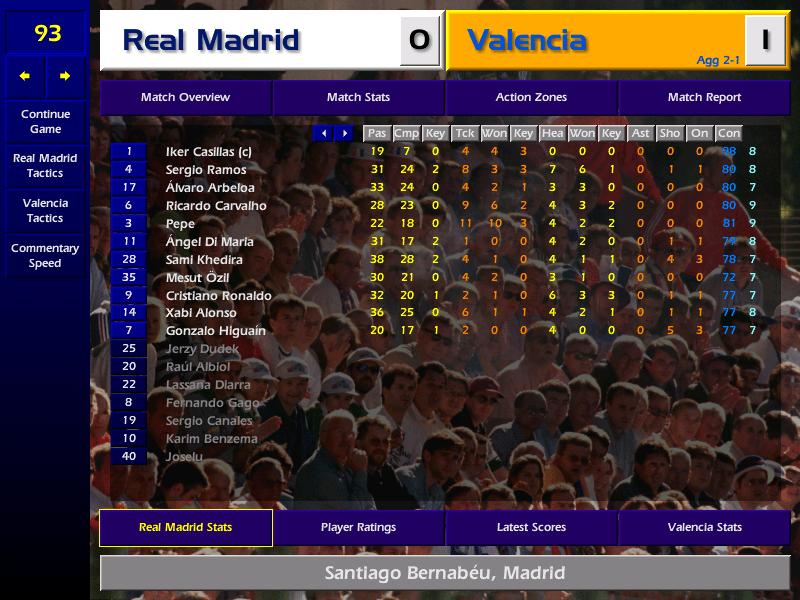View Latest Scores

point(531,527)
